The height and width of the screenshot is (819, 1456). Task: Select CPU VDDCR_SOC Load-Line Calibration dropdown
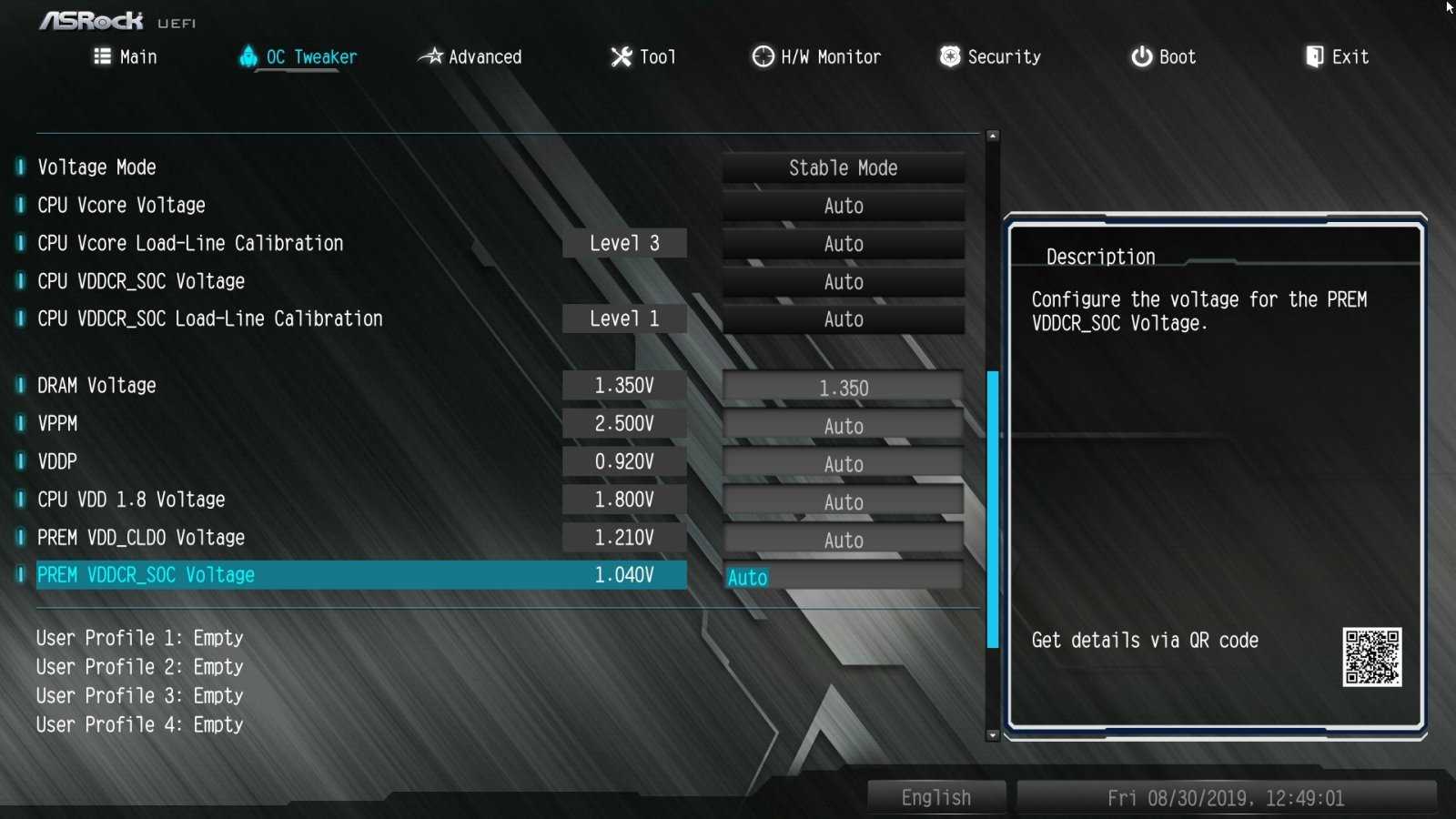(843, 320)
